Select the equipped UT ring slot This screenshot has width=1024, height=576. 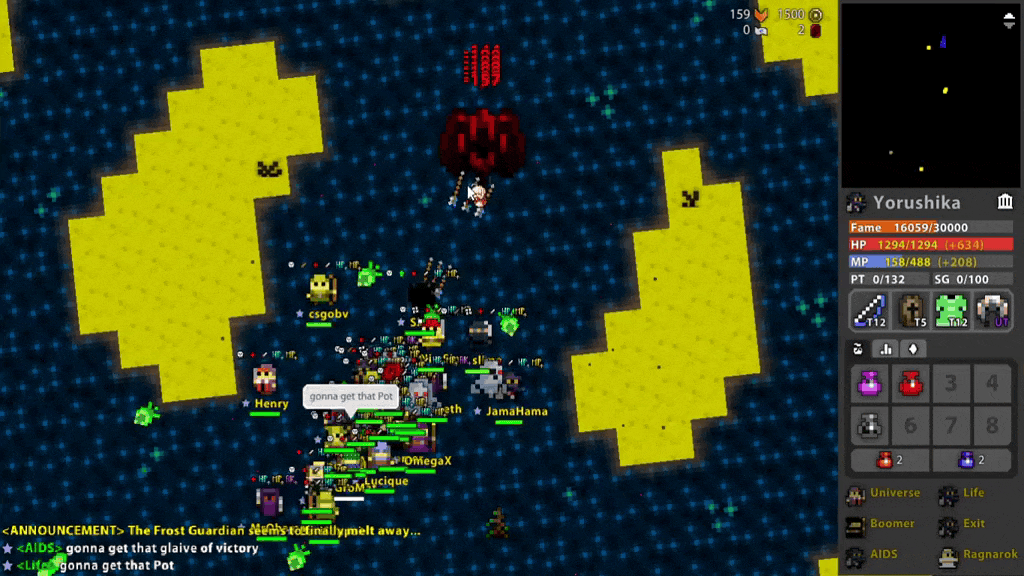point(994,310)
